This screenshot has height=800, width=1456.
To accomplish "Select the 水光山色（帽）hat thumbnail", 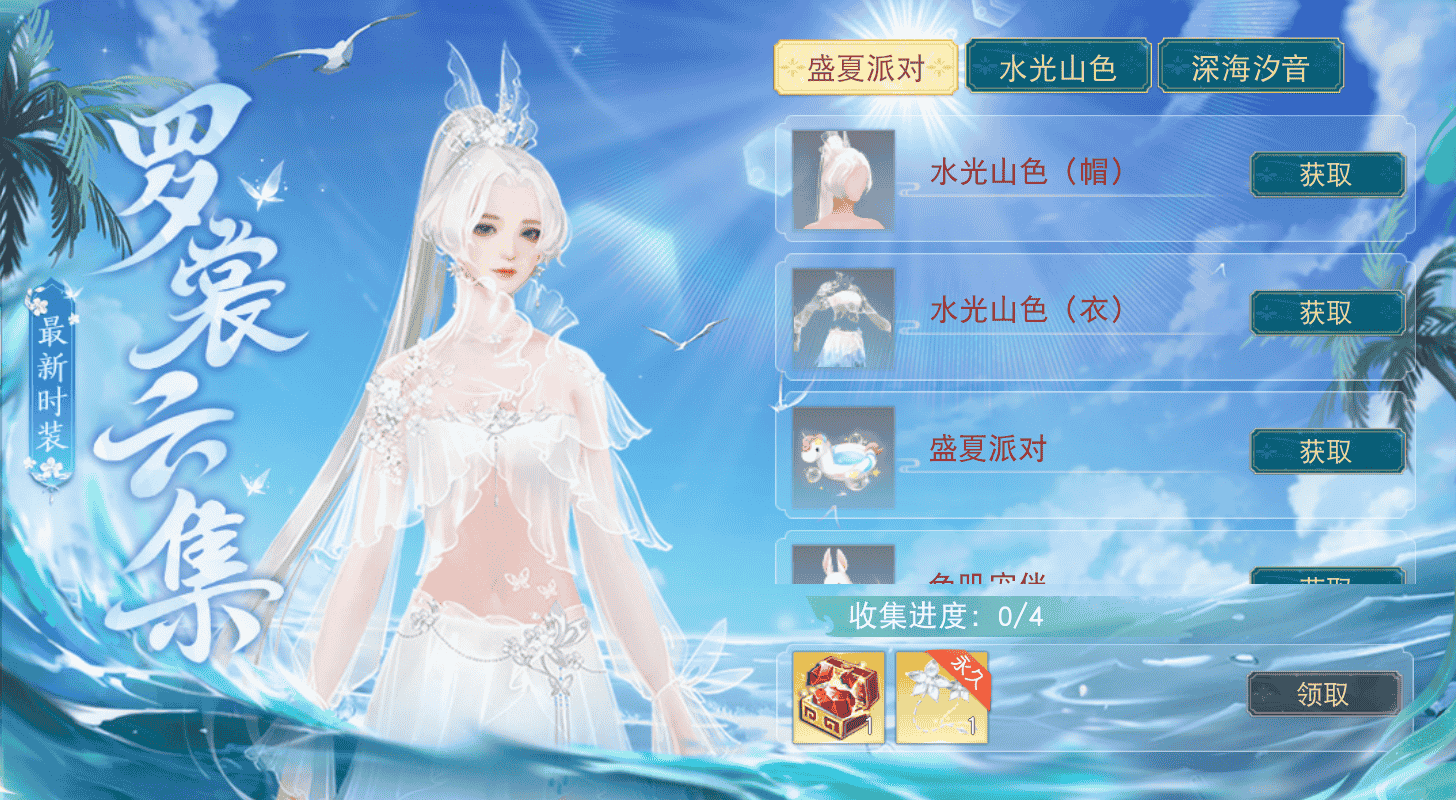I will (x=841, y=176).
